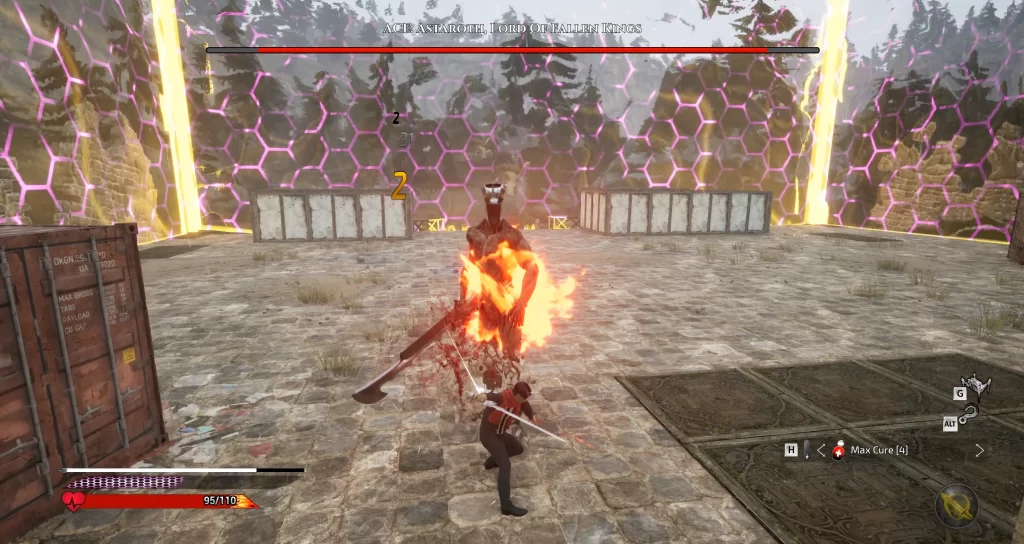This screenshot has width=1024, height=544.
Task: Cycle to the previous consumable with left arrow
Action: (x=821, y=450)
